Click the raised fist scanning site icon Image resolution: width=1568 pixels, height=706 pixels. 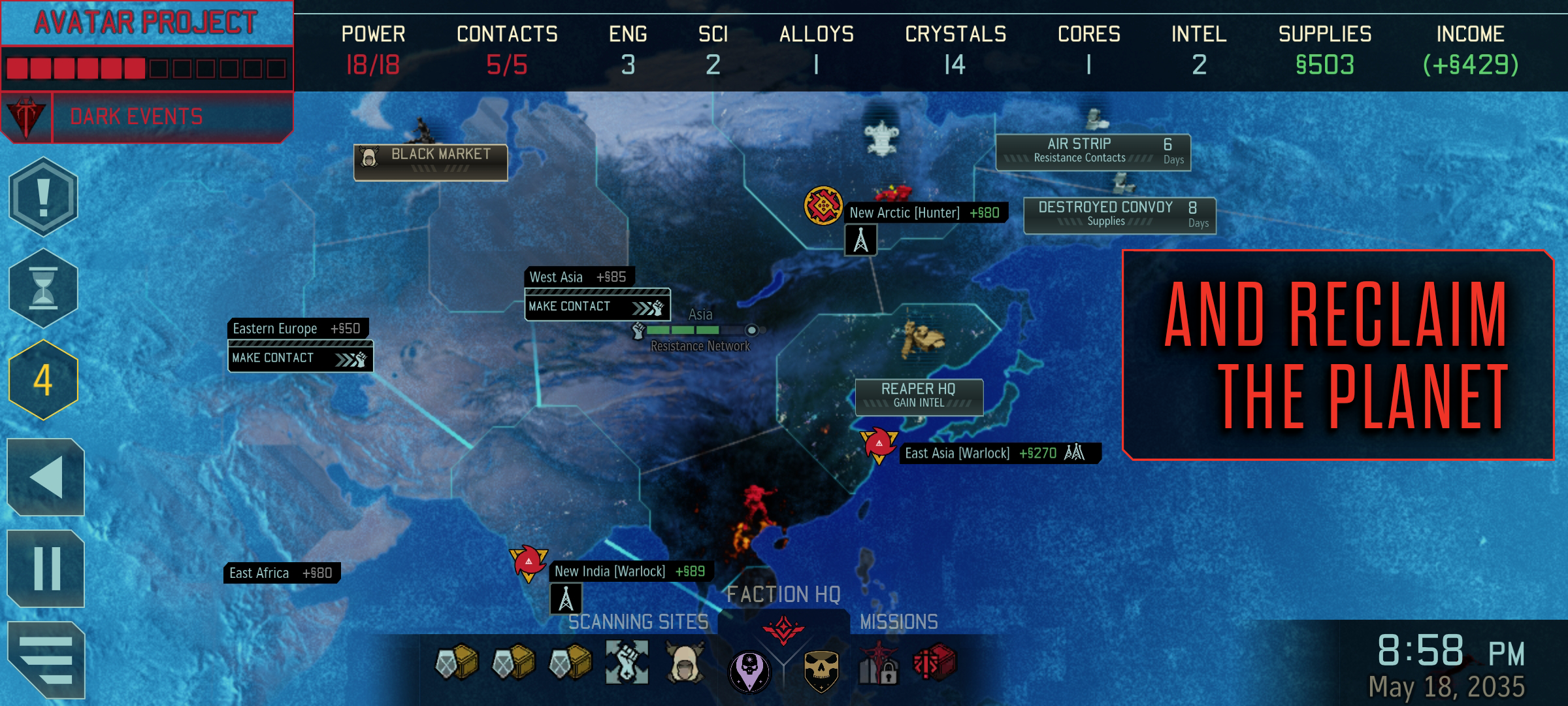[627, 663]
